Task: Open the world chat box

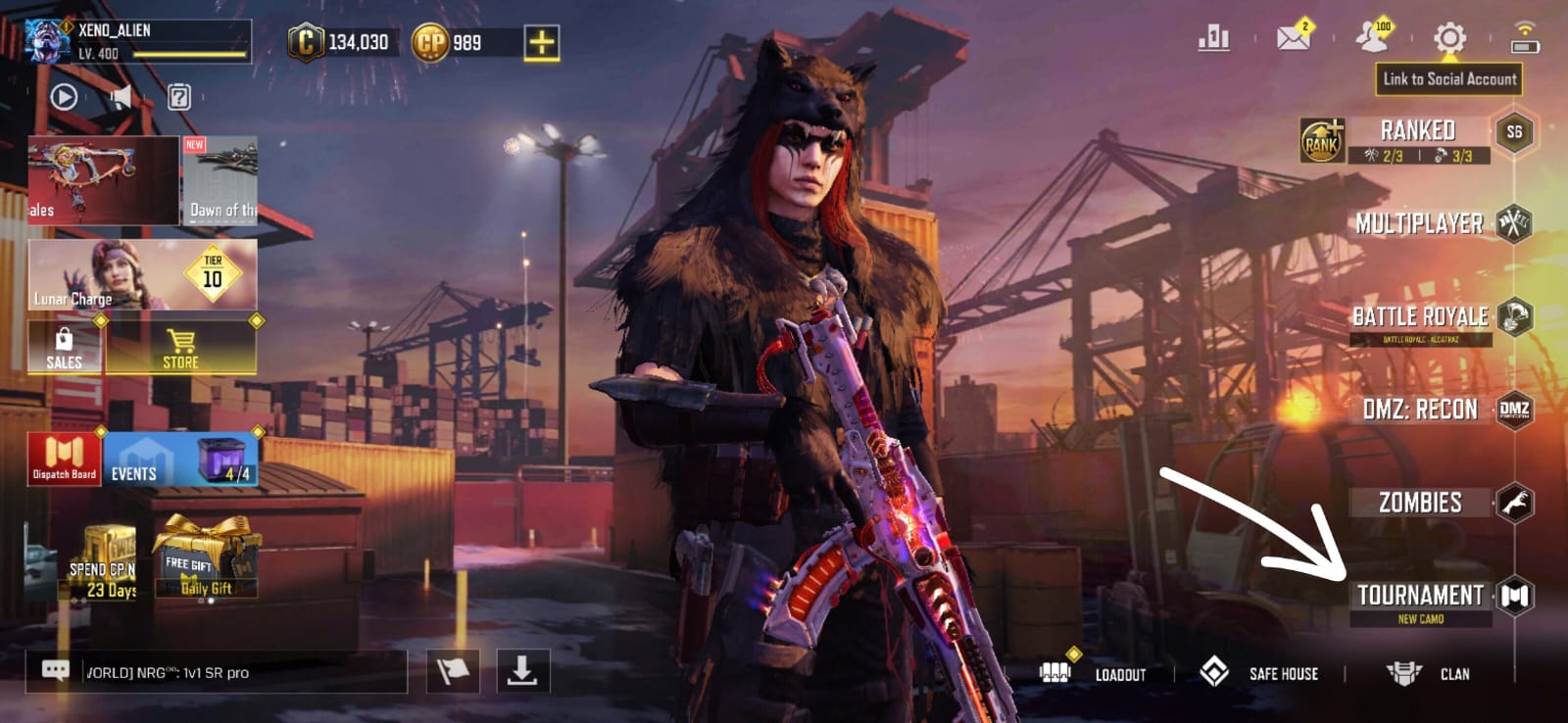Action: (216, 672)
